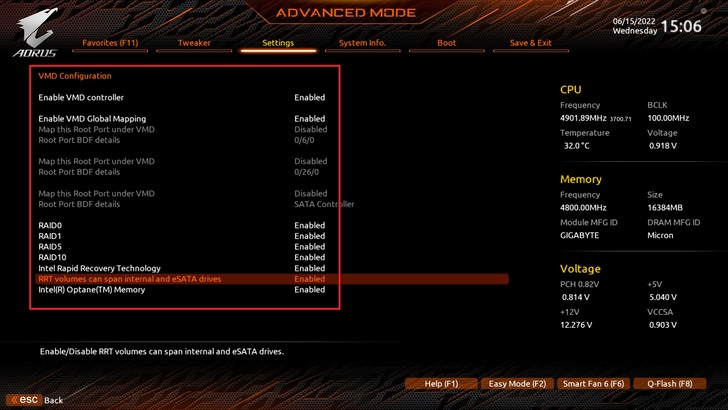
Task: Select the RAID5 setting row
Action: click(50, 247)
